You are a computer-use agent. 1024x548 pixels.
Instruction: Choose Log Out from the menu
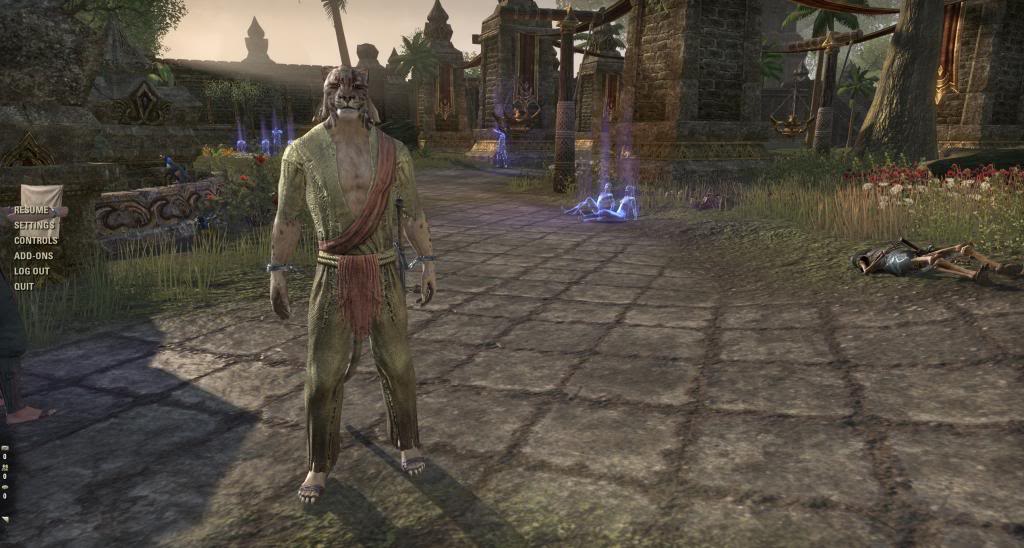(32, 271)
